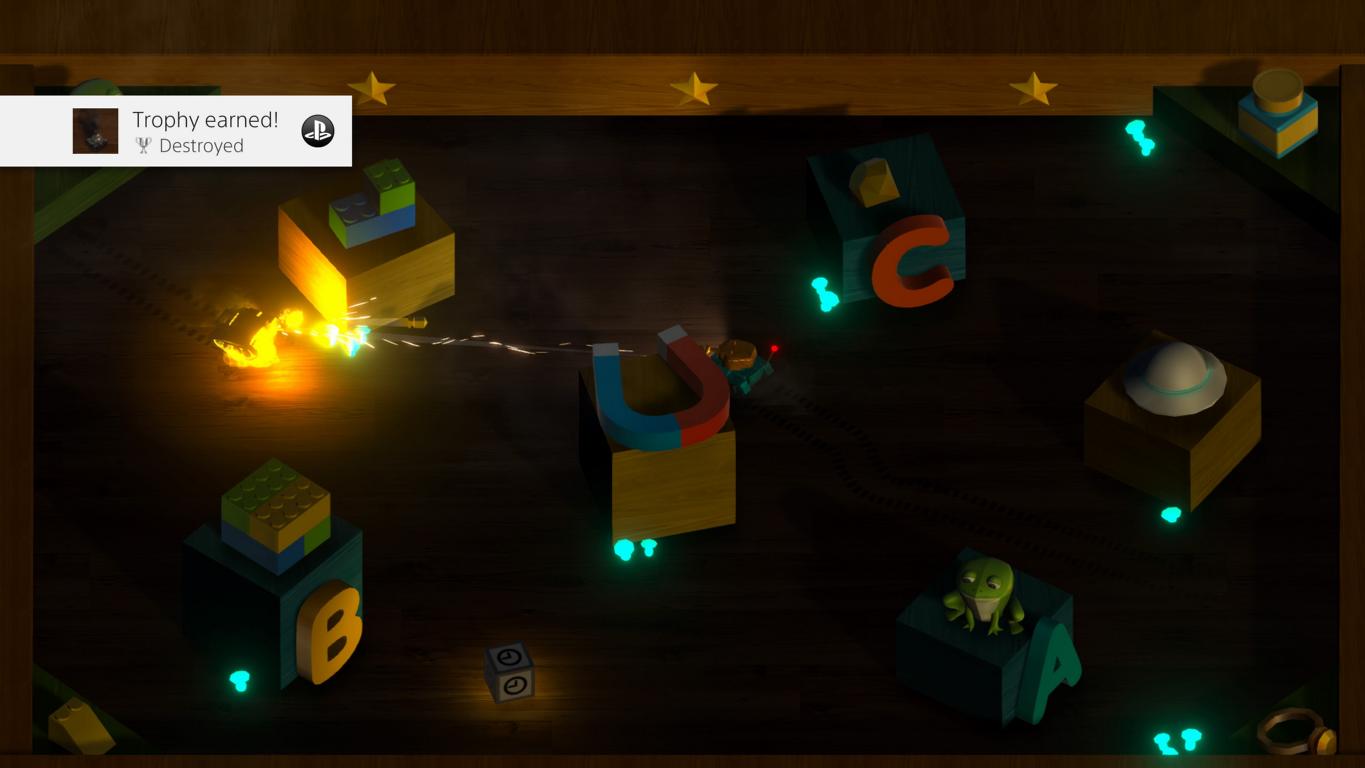Viewport: 1365px width, 768px height.
Task: Click the Destroyed trophy thumbnail image
Action: 95,131
